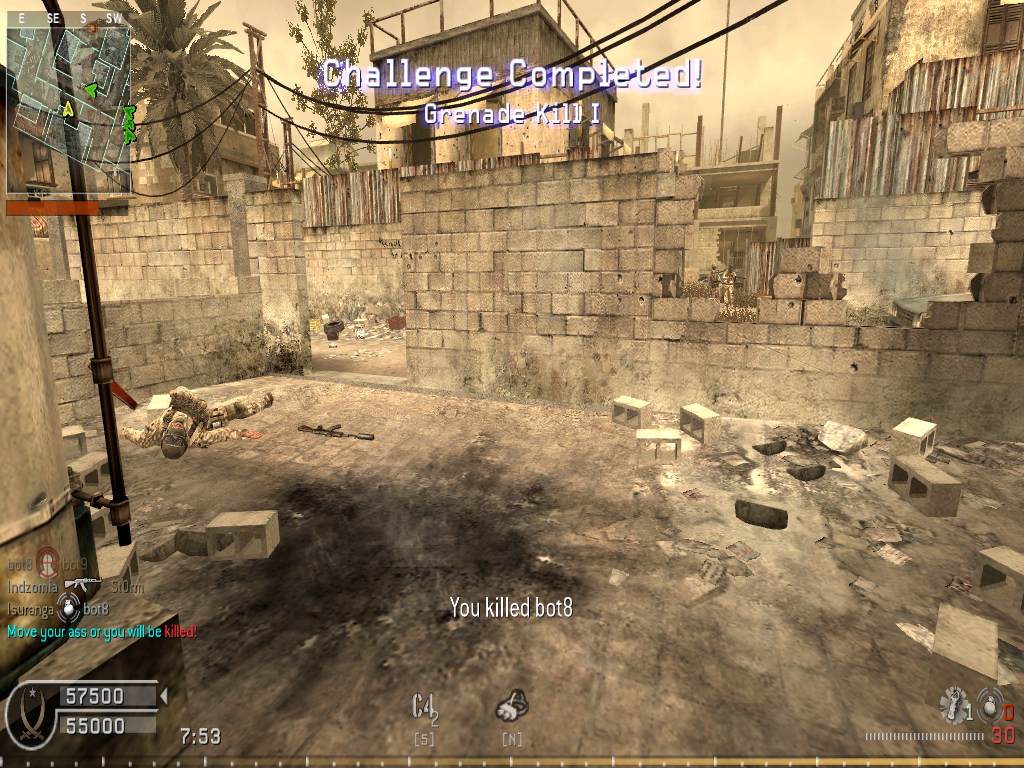The width and height of the screenshot is (1024, 768).
Task: Click the minimap in the corner
Action: 68,109
